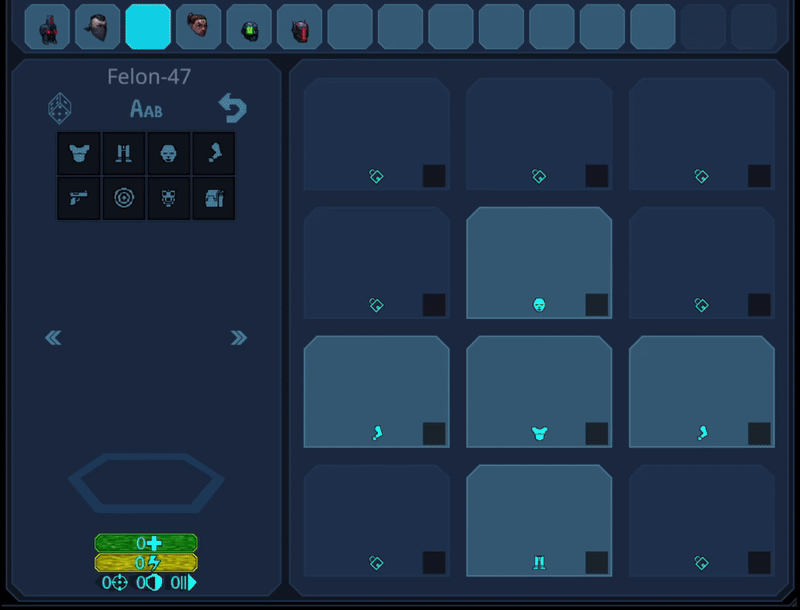Click the Aab rename button

(x=146, y=109)
